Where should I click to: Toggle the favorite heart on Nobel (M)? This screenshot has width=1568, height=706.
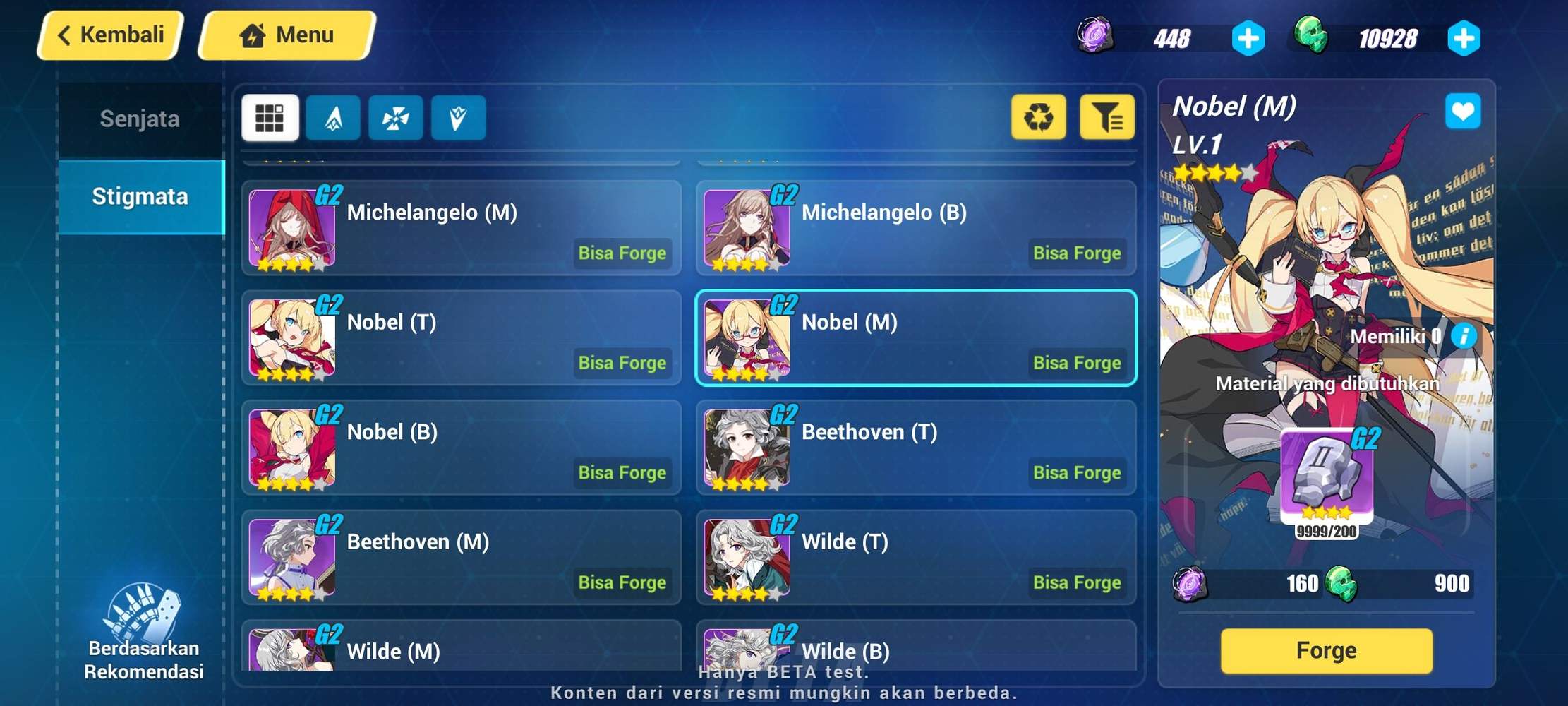[1464, 112]
